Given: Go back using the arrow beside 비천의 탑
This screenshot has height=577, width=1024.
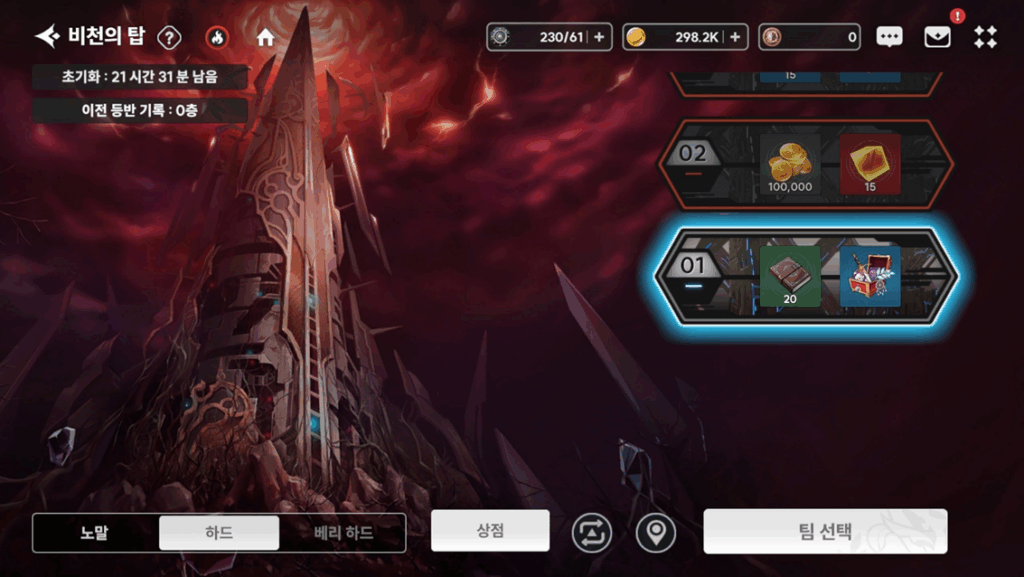Looking at the screenshot, I should pos(47,37).
